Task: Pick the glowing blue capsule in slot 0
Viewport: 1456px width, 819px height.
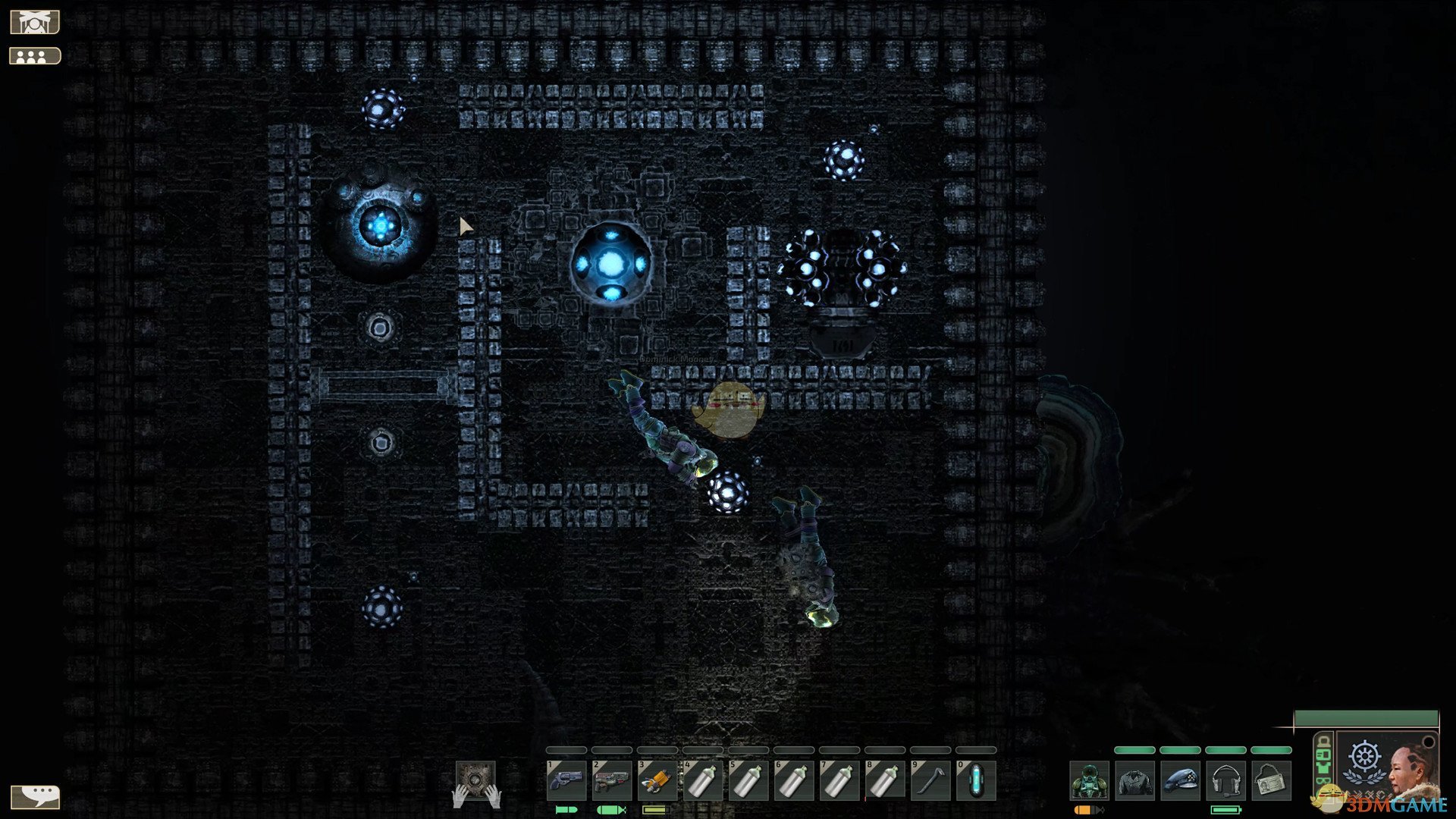Action: click(x=975, y=781)
